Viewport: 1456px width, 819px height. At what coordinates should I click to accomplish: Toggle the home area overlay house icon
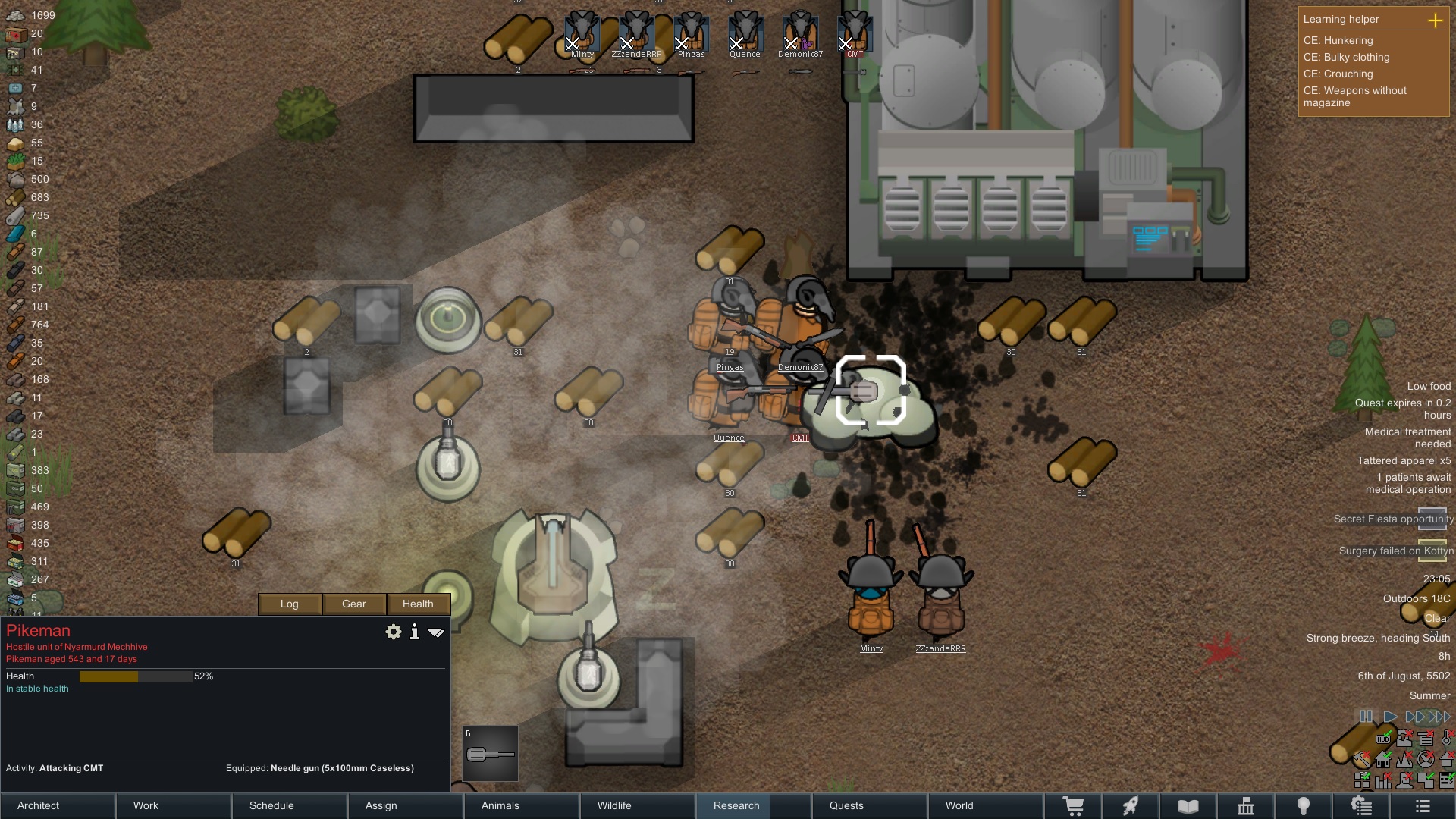pyautogui.click(x=1383, y=761)
